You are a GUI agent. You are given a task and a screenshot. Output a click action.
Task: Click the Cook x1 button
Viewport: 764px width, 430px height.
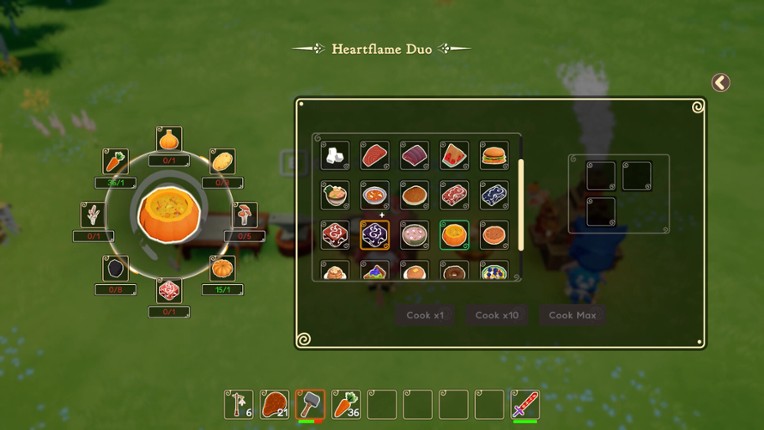click(x=425, y=315)
